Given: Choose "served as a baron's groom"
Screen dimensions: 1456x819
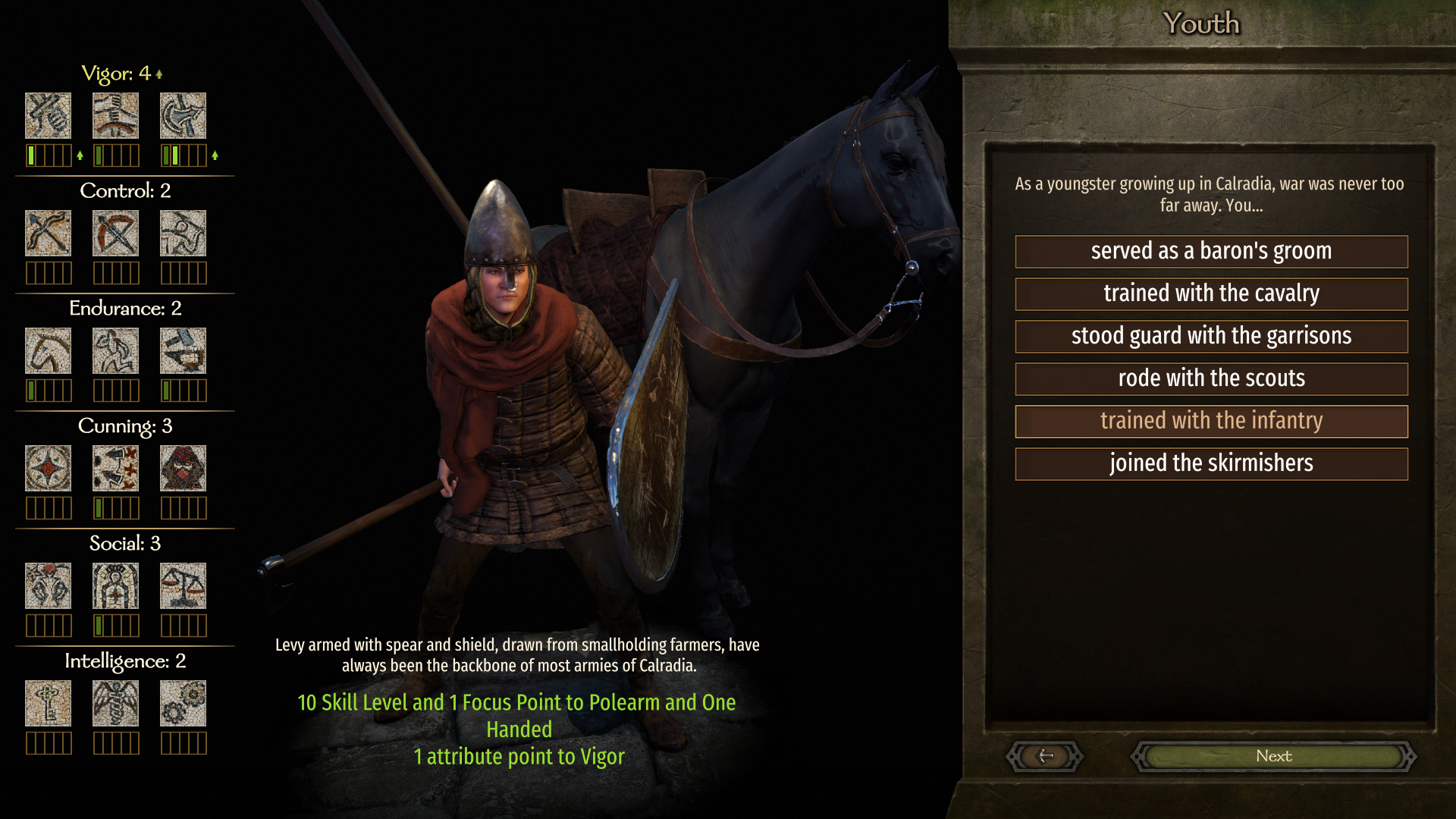Looking at the screenshot, I should 1211,251.
